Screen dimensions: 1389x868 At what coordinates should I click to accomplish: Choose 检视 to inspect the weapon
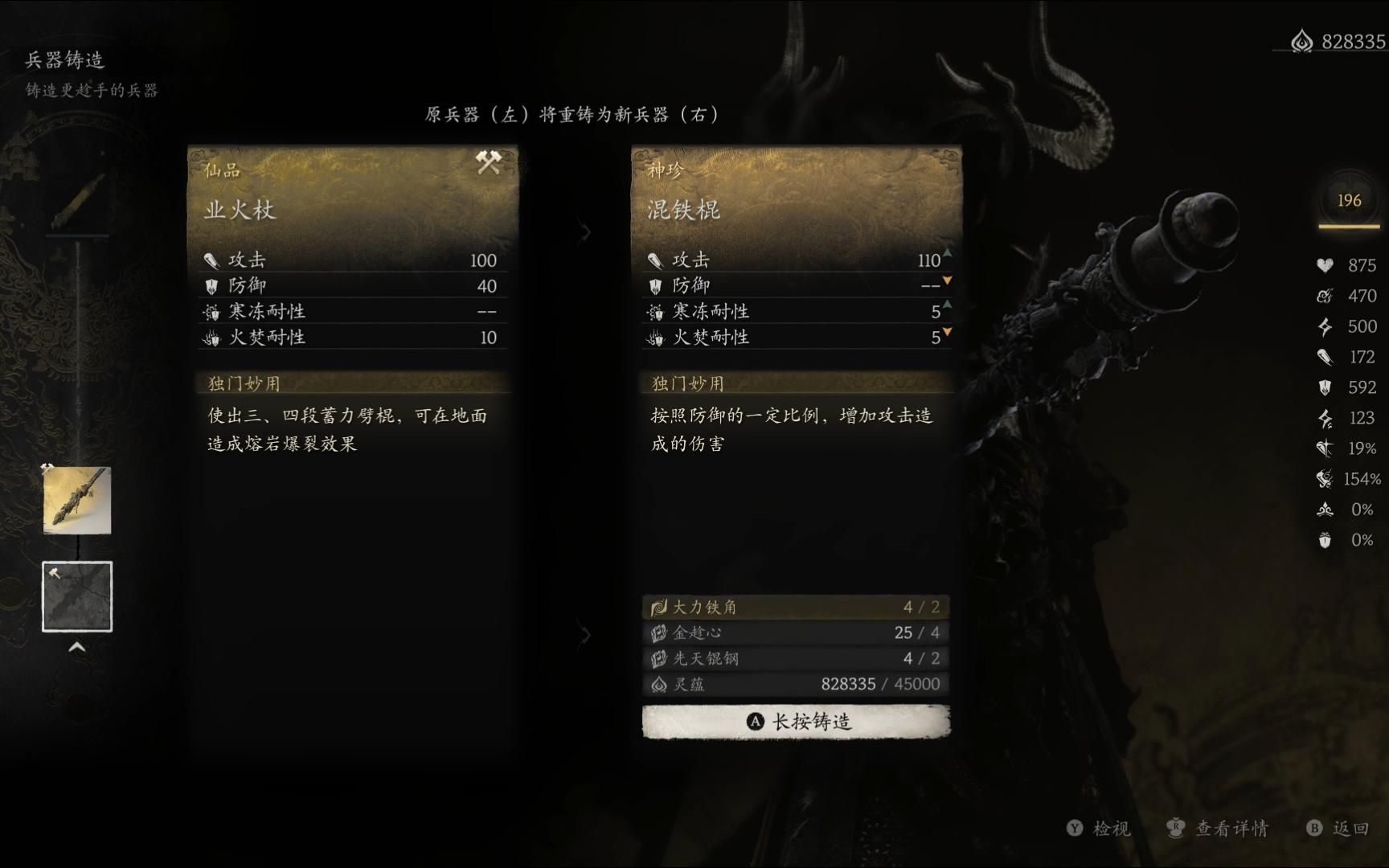[1099, 829]
